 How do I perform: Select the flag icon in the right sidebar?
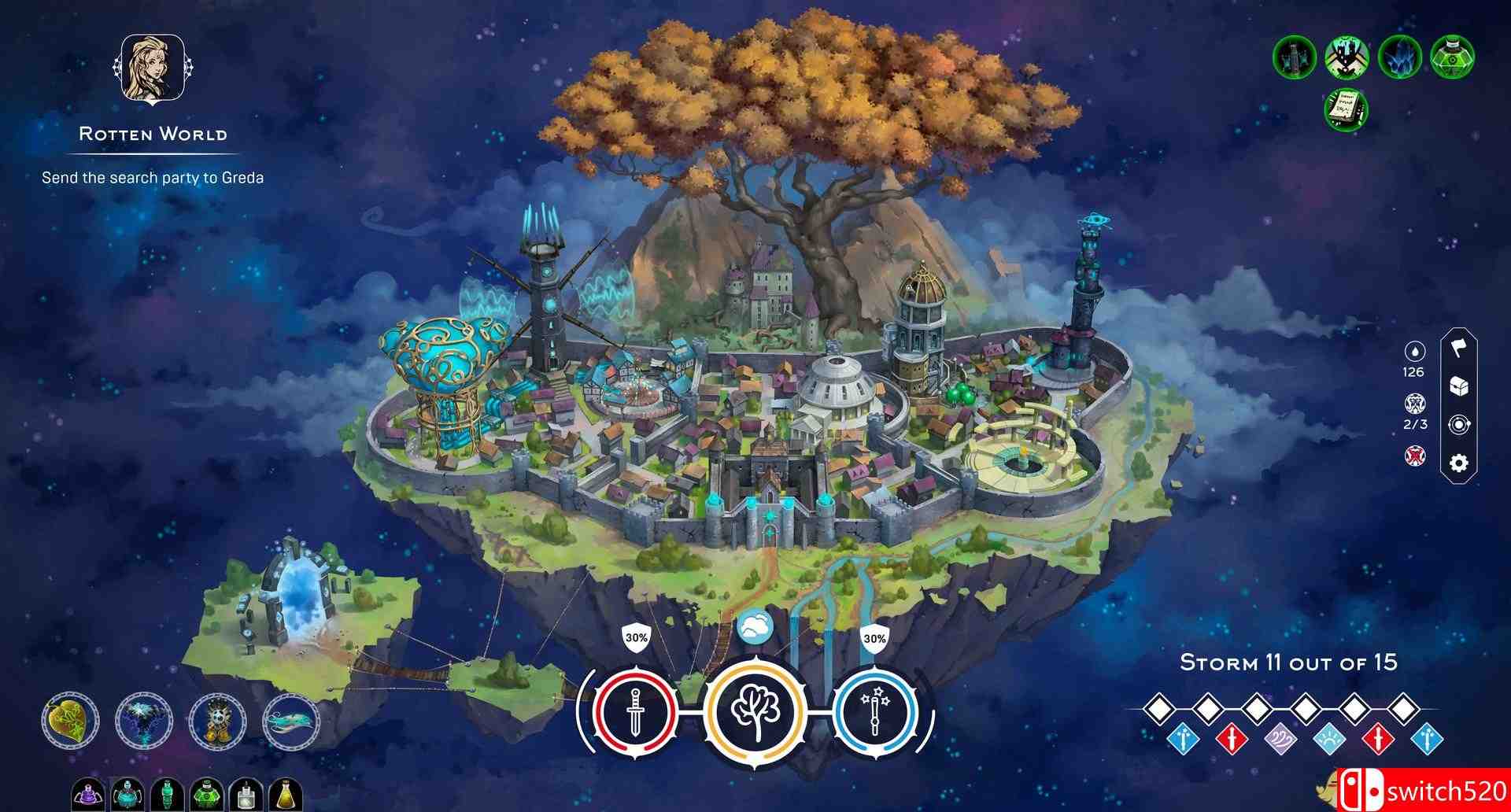pos(1458,349)
